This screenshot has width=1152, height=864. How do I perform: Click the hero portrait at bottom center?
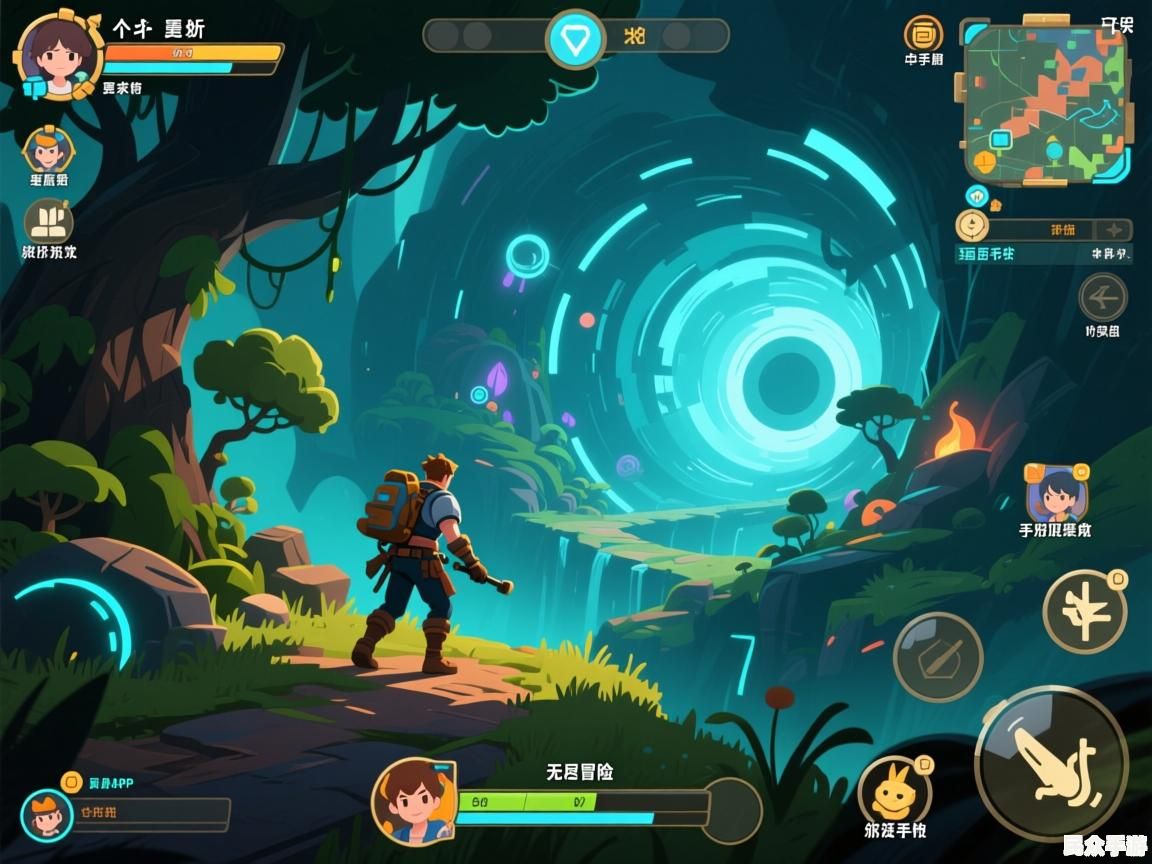[x=413, y=800]
